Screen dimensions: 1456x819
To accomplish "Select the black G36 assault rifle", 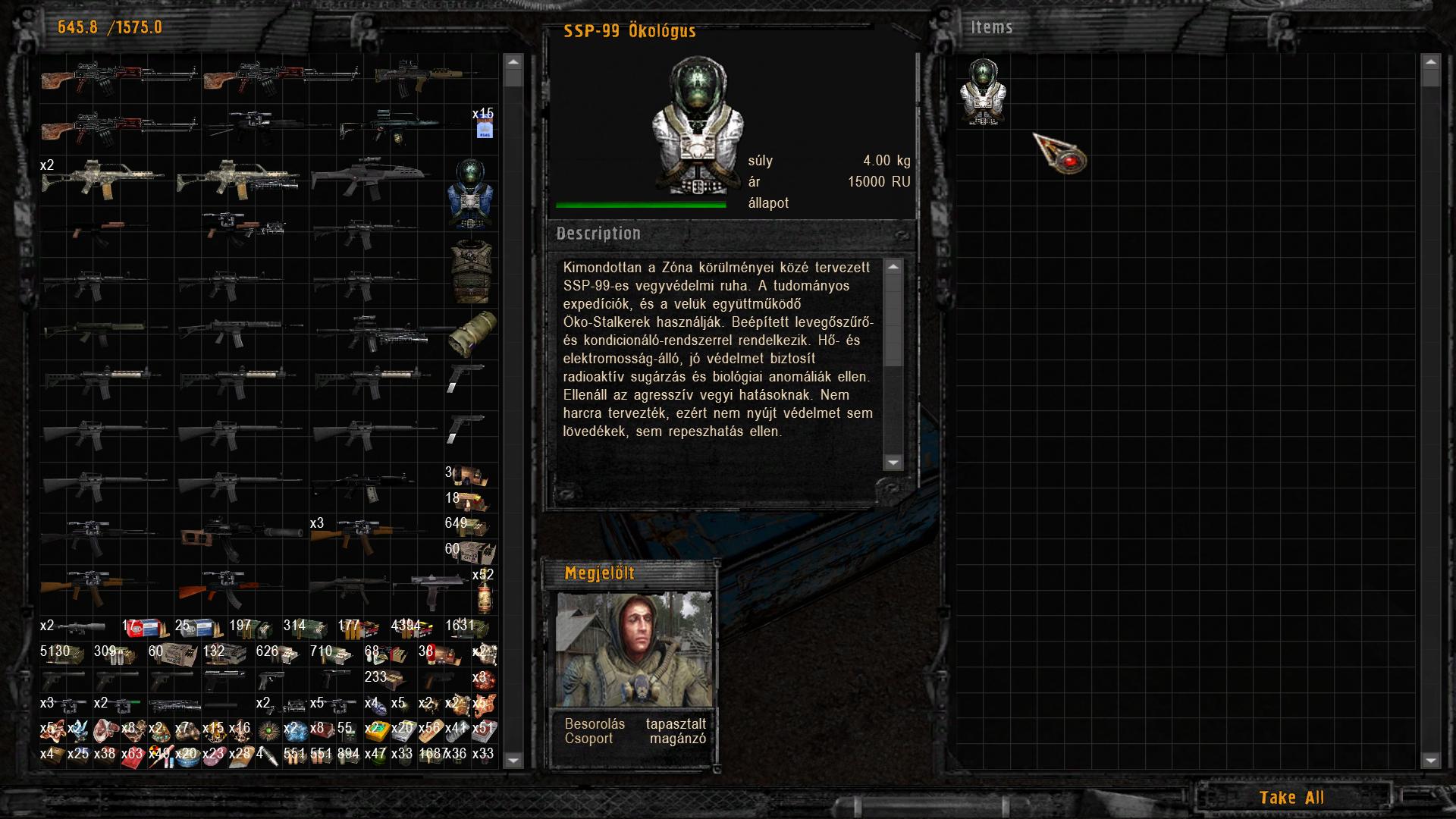I will pyautogui.click(x=370, y=178).
